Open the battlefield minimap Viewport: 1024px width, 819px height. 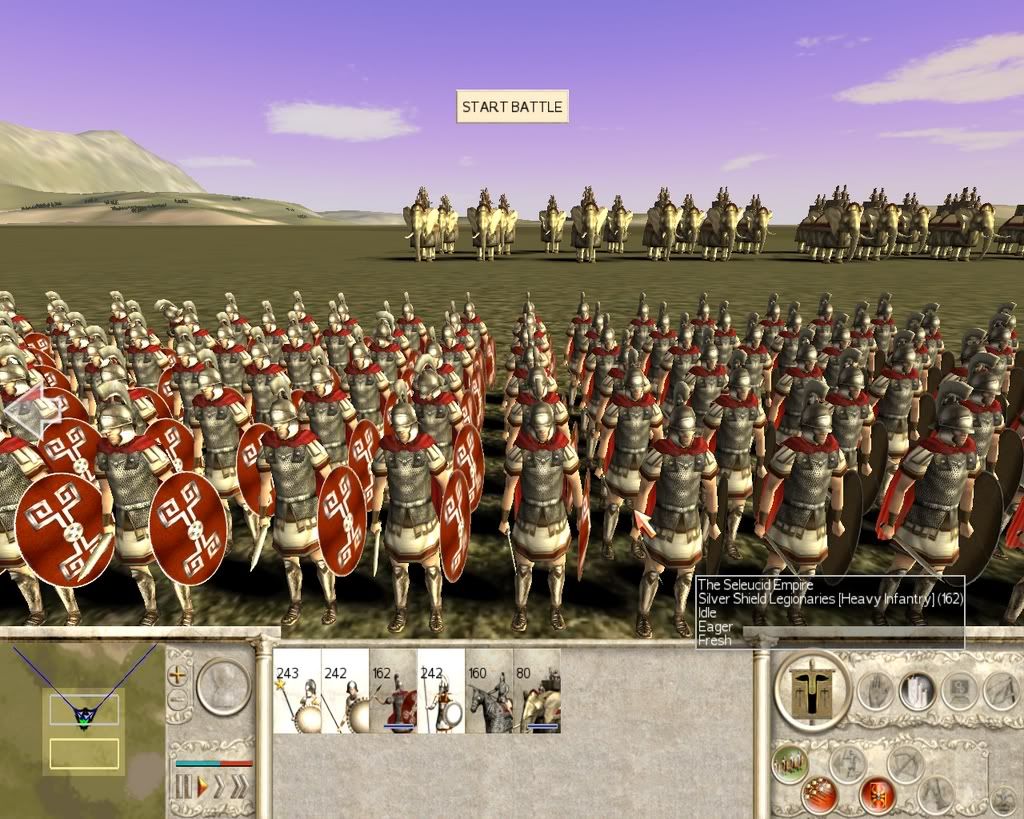pos(84,710)
